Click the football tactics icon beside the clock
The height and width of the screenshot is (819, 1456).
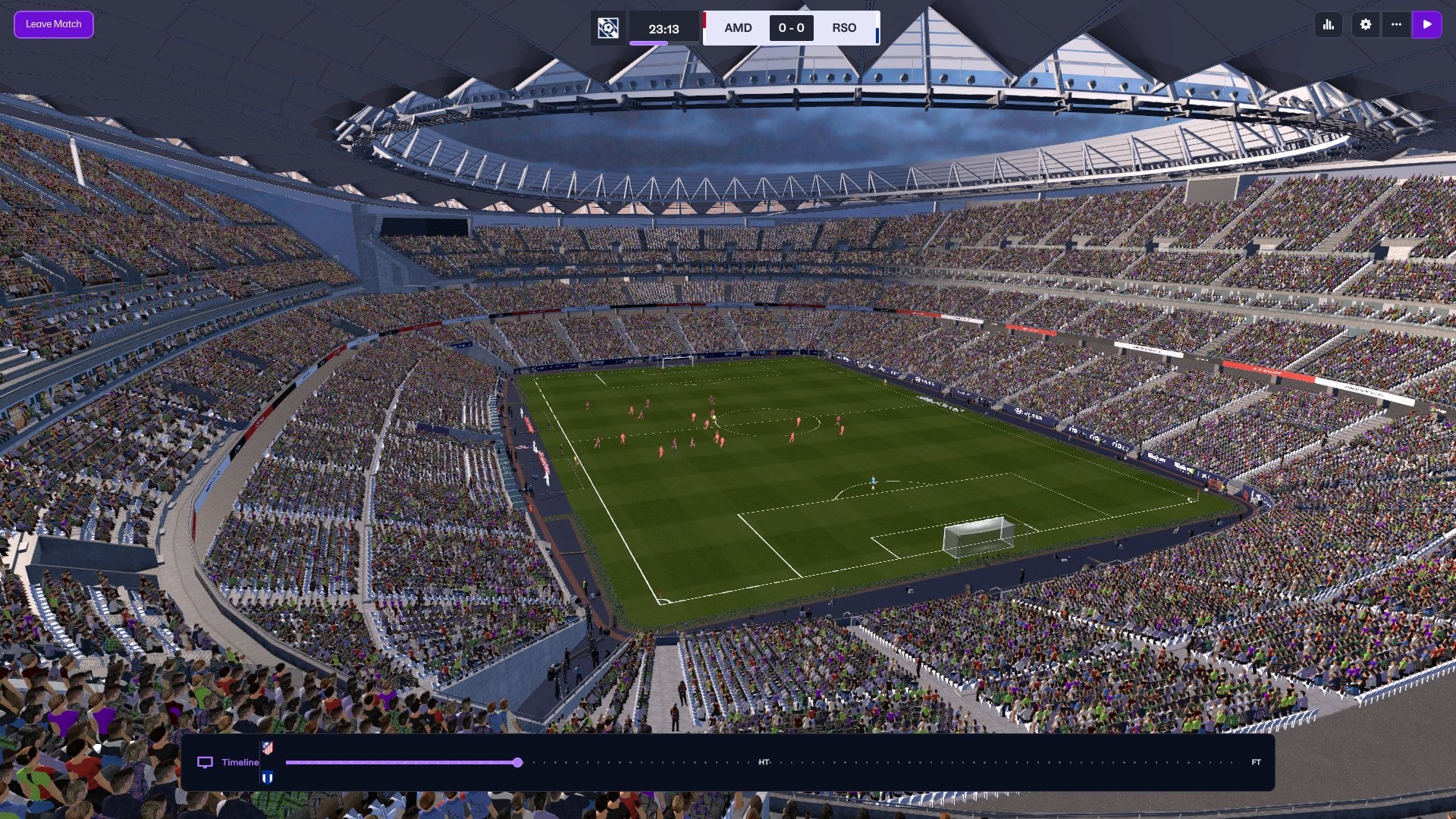point(607,28)
